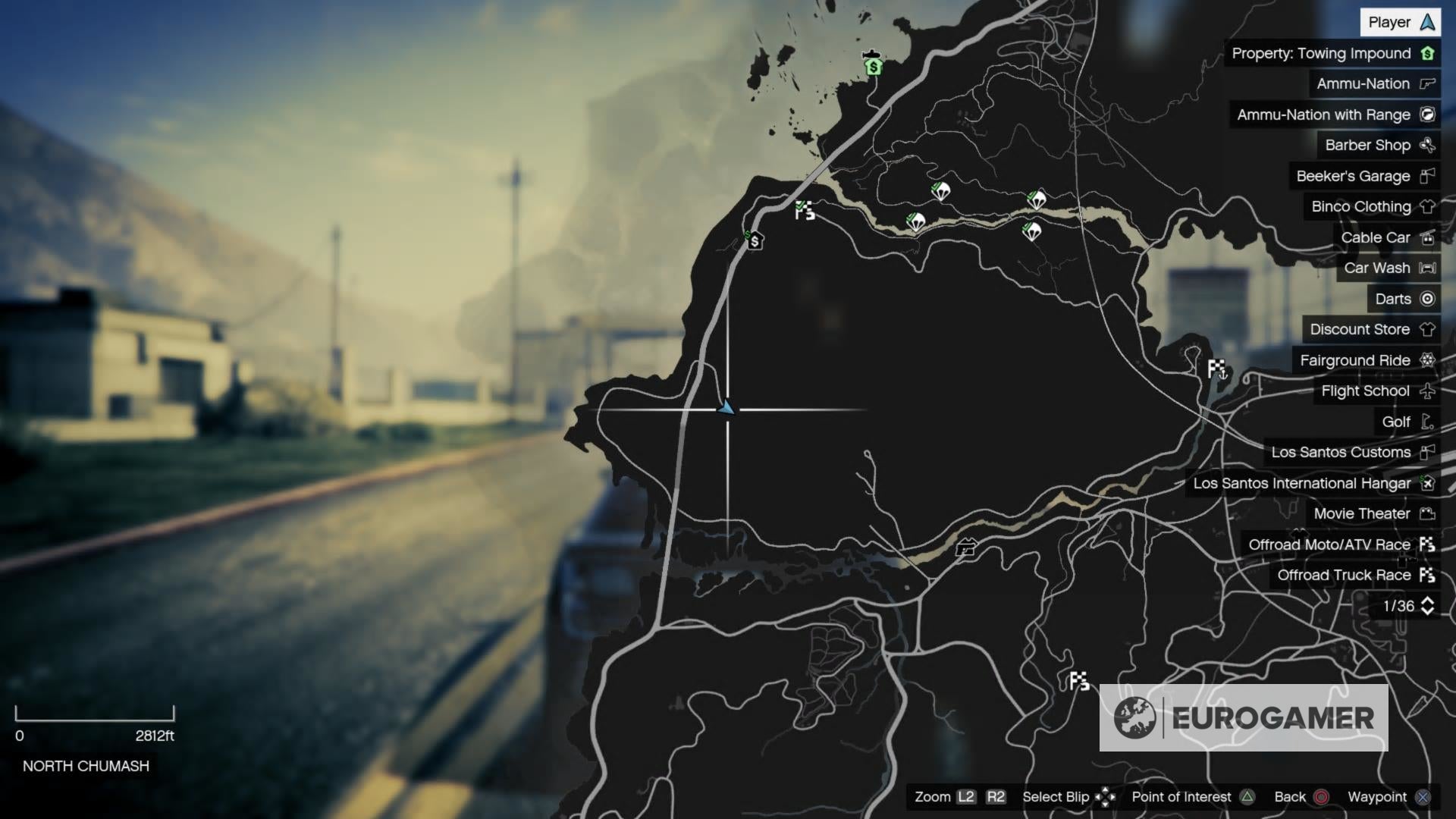Expand the Player dropdown at top right

tap(1399, 22)
